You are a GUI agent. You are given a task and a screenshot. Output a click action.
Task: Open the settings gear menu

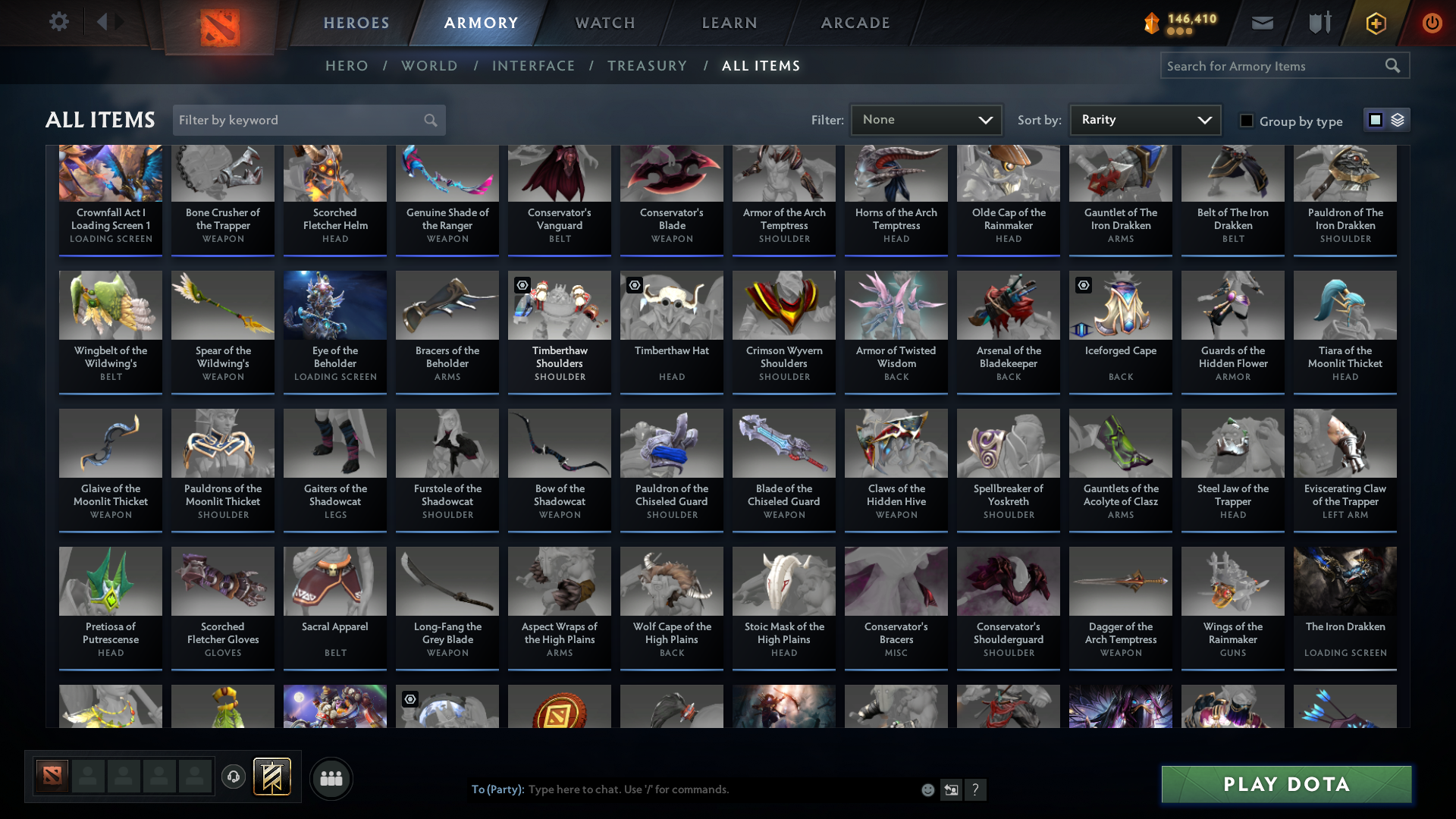pyautogui.click(x=58, y=22)
